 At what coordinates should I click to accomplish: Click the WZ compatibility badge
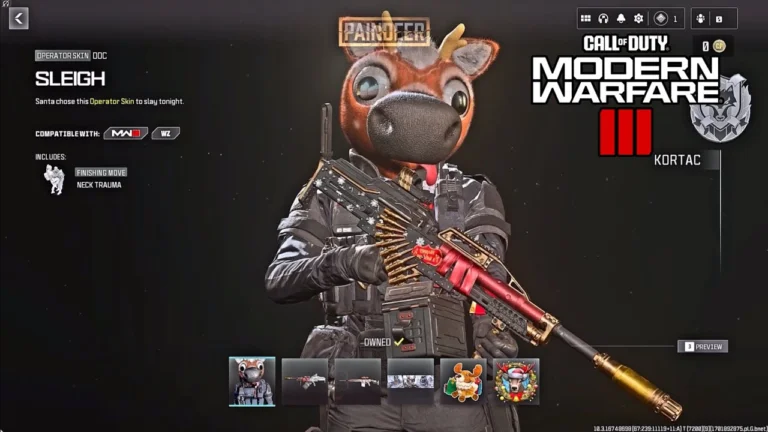(166, 133)
